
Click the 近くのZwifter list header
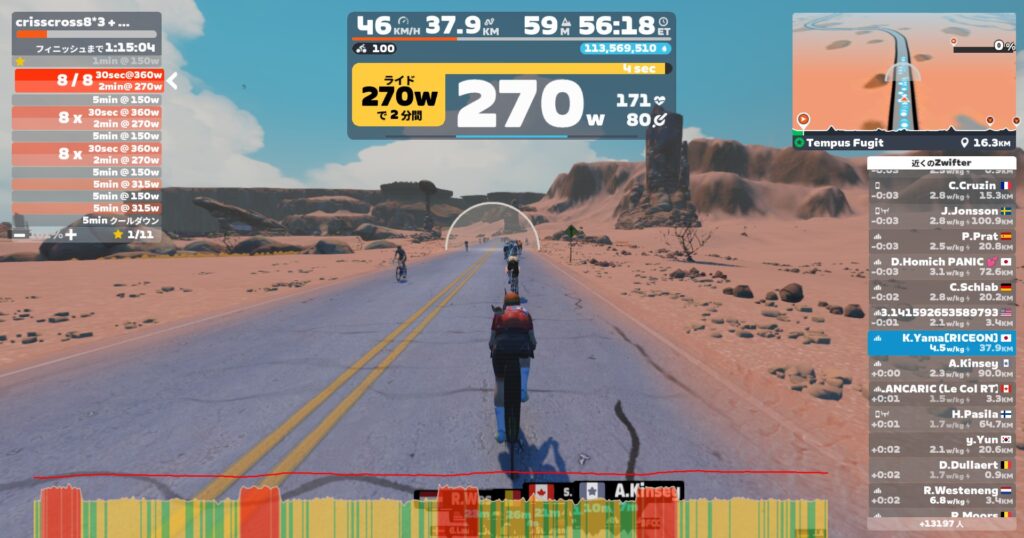coord(942,162)
